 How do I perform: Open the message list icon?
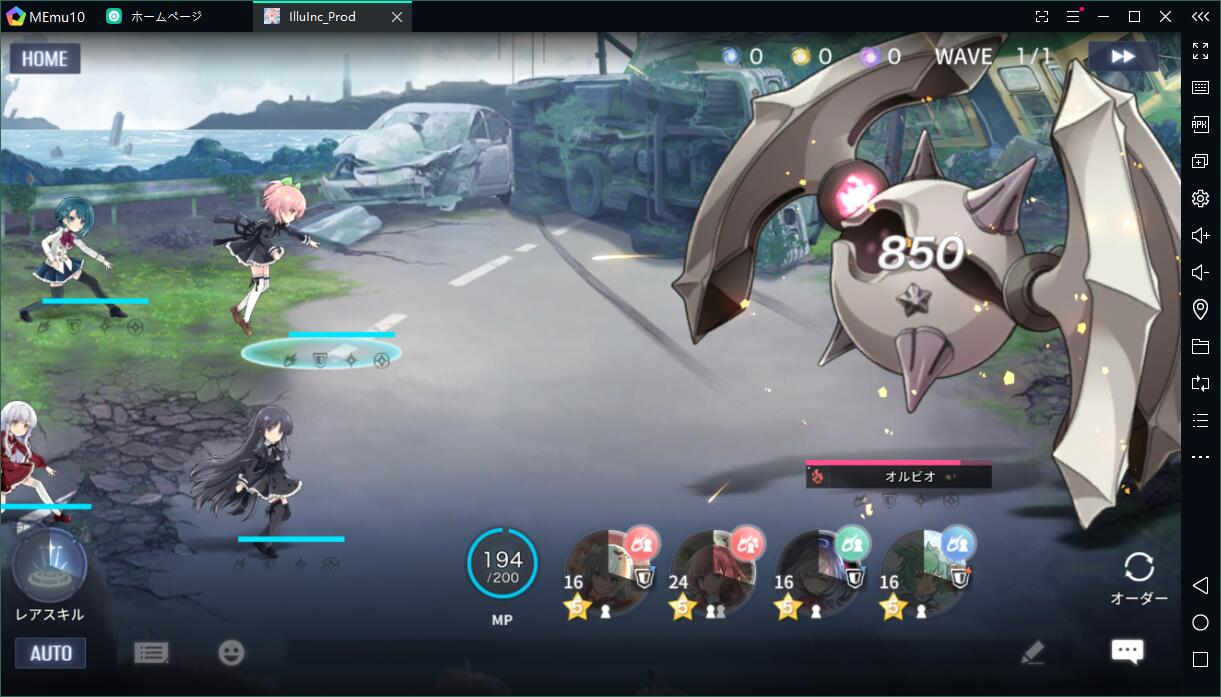point(151,653)
